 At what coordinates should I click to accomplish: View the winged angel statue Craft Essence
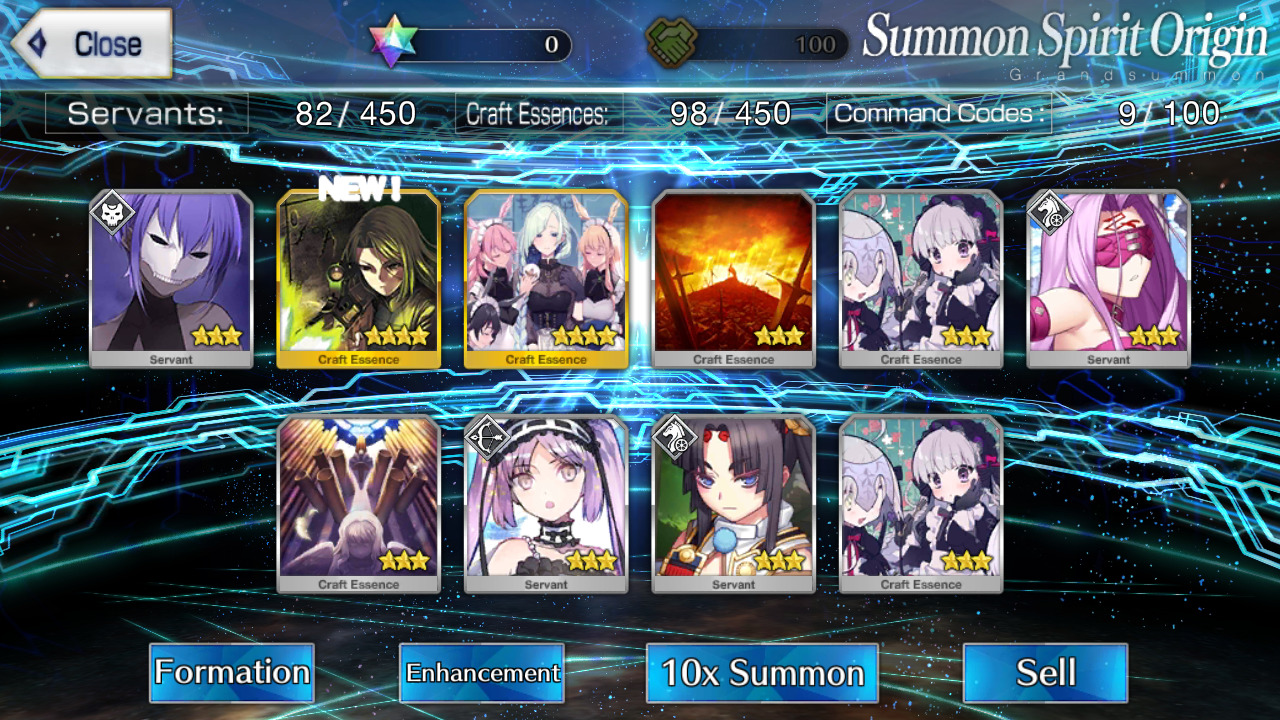(358, 503)
